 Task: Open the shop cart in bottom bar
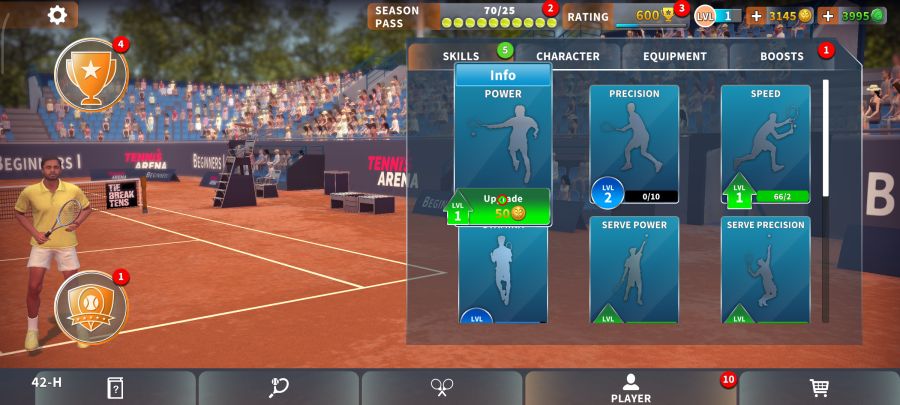click(819, 388)
